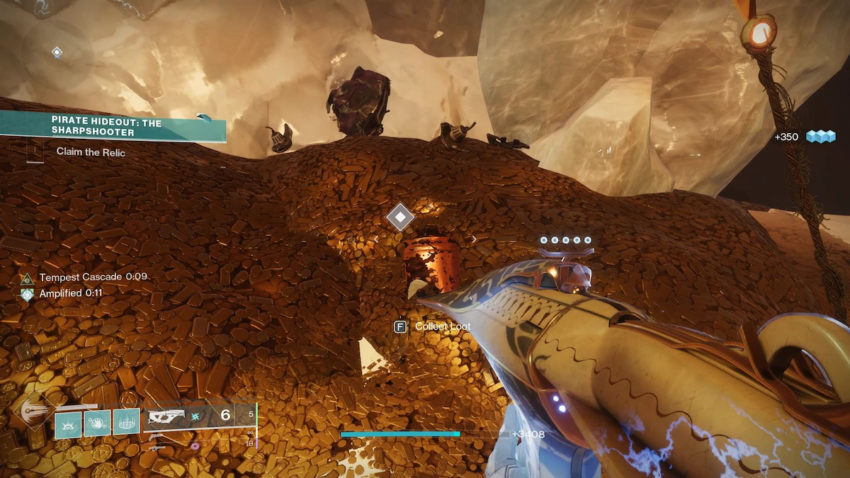This screenshot has height=478, width=850.
Task: Click the blue Glimmer cube icon
Action: coord(820,136)
